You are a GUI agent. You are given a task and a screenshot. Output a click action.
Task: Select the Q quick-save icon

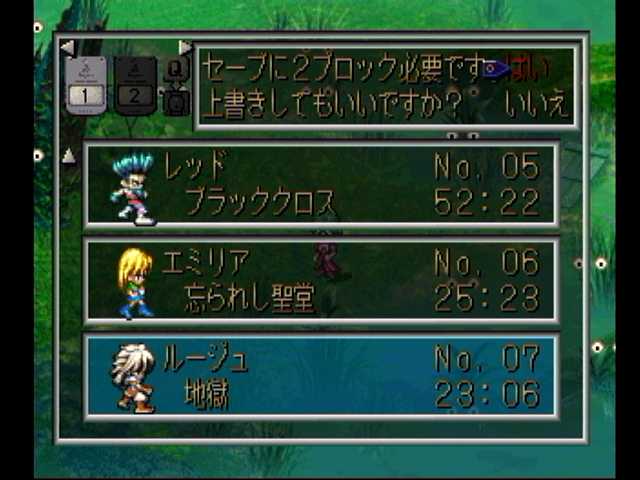[x=176, y=70]
